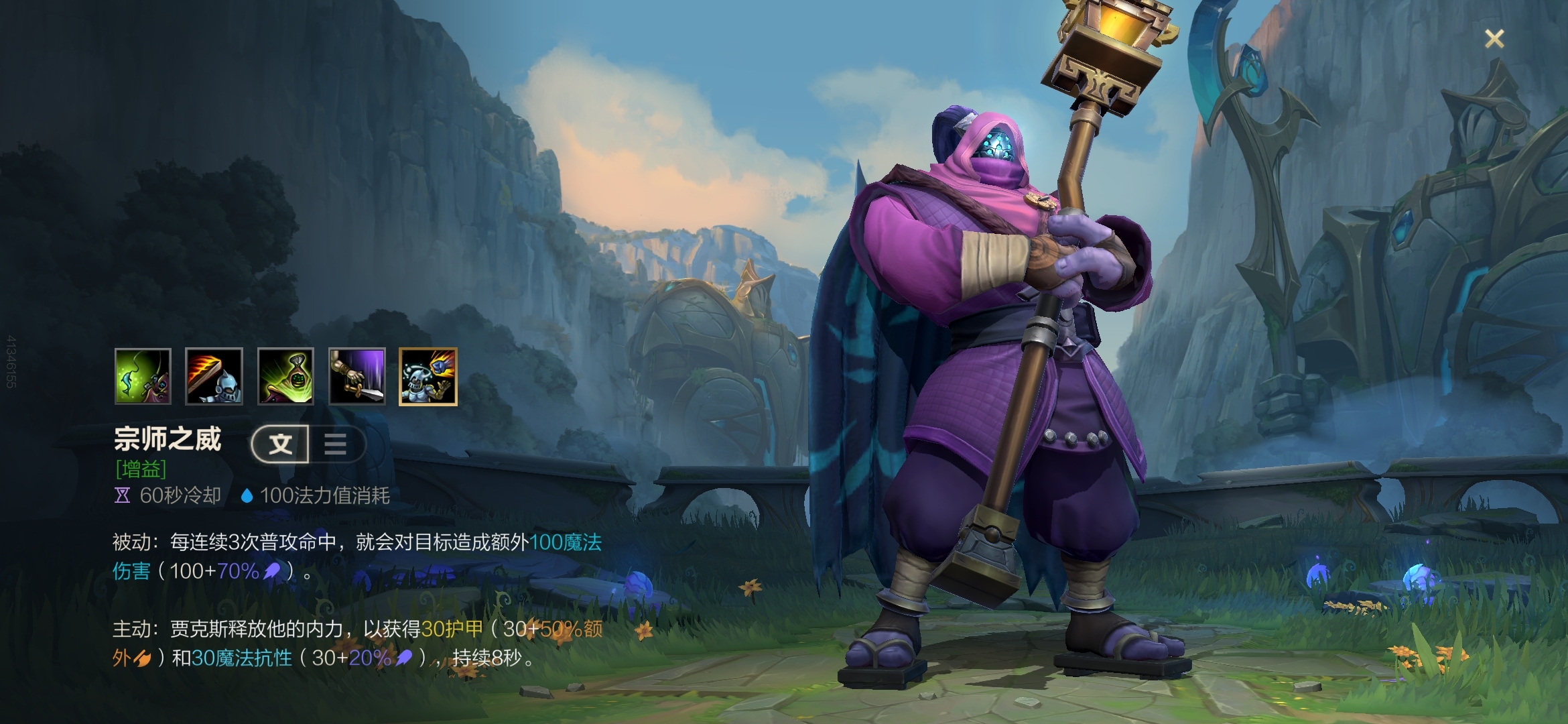This screenshot has height=724, width=1568.
Task: Close the ability details screen
Action: 1494,39
